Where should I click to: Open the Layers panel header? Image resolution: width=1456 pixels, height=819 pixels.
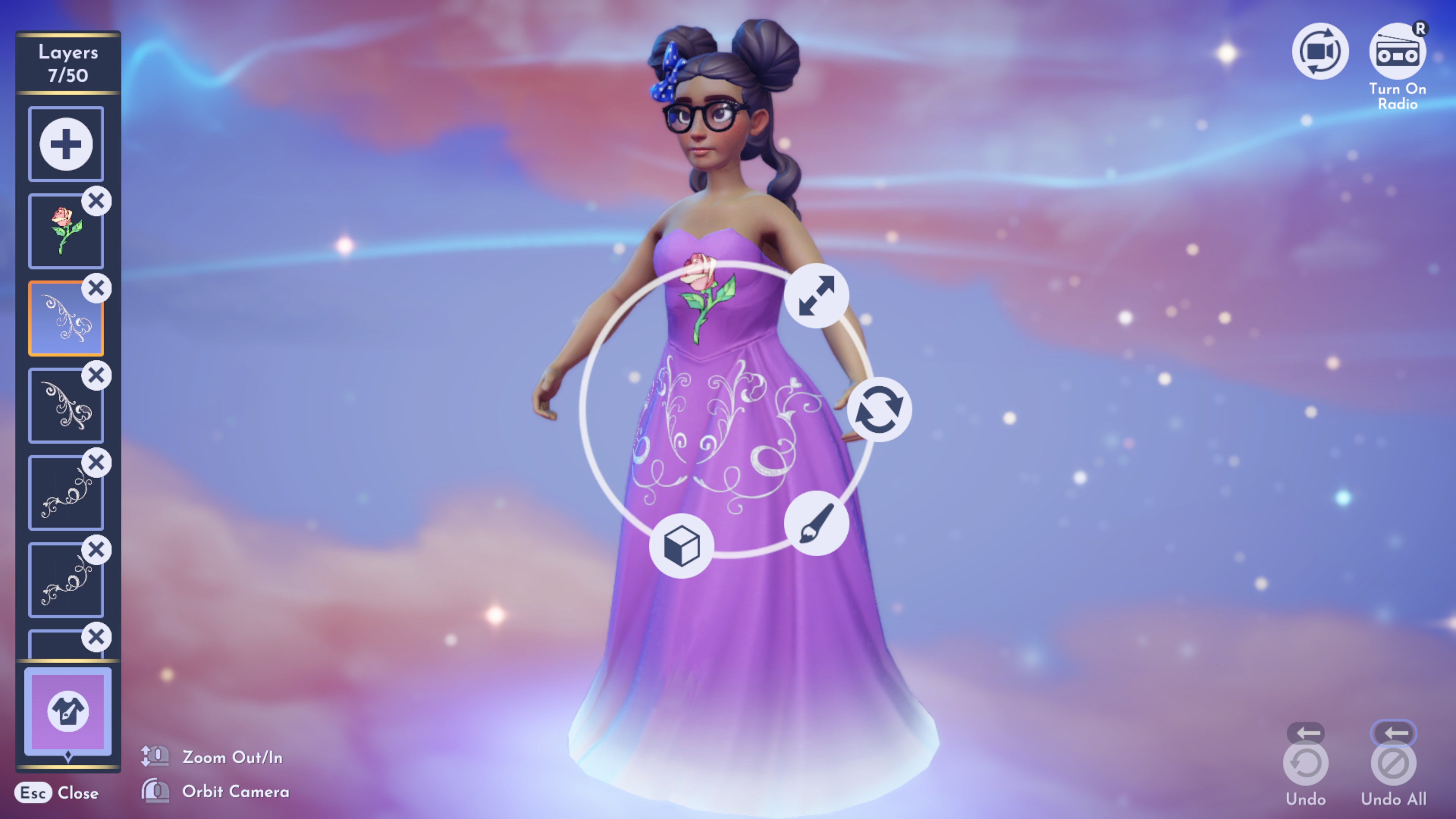(x=67, y=63)
